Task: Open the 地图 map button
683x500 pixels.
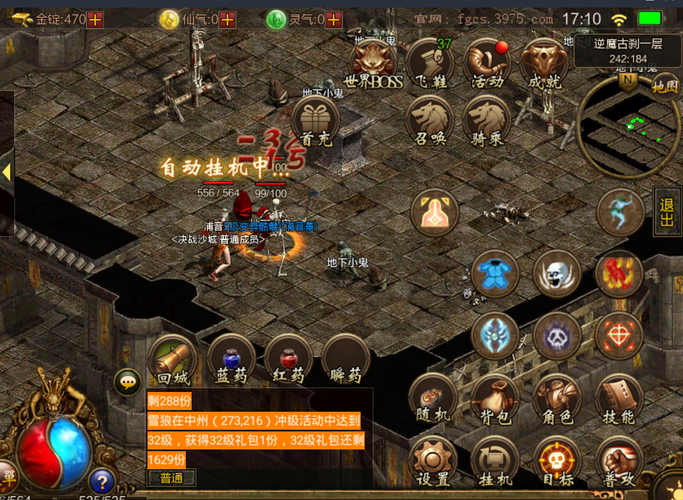Action: click(x=665, y=86)
